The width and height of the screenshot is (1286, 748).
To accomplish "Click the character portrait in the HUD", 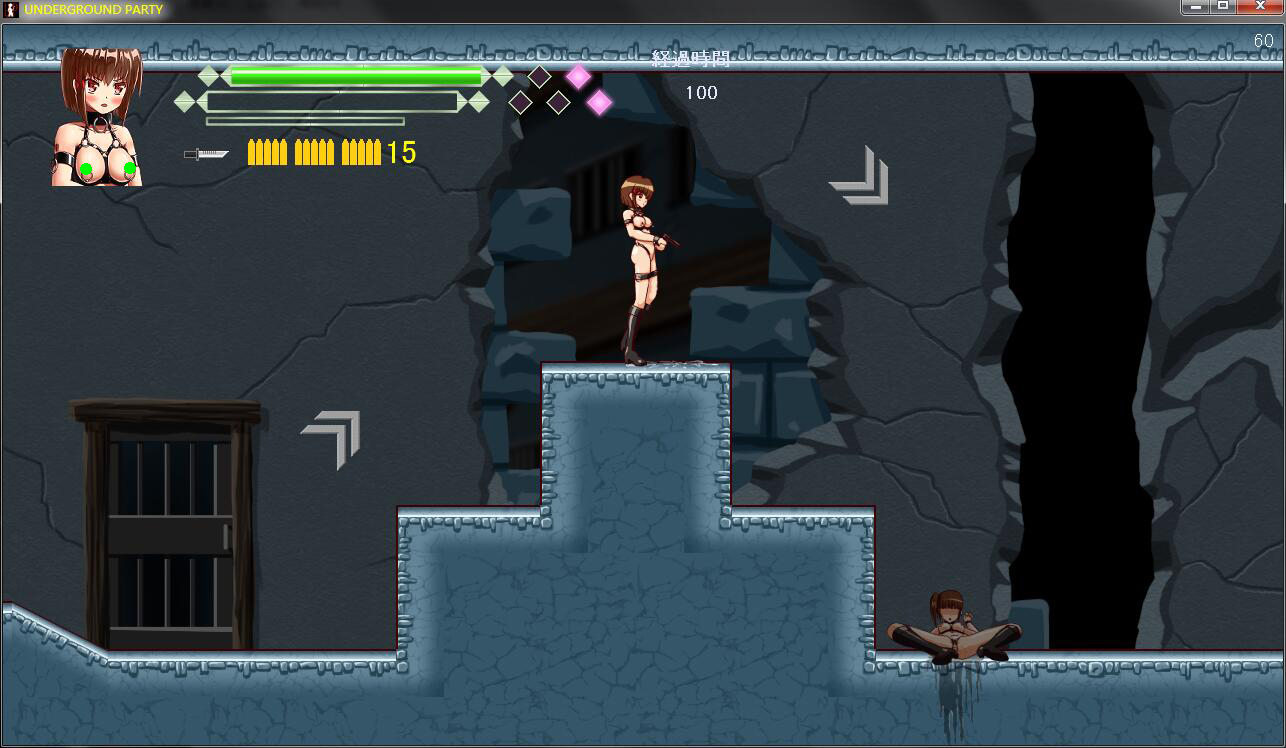I will pos(100,117).
